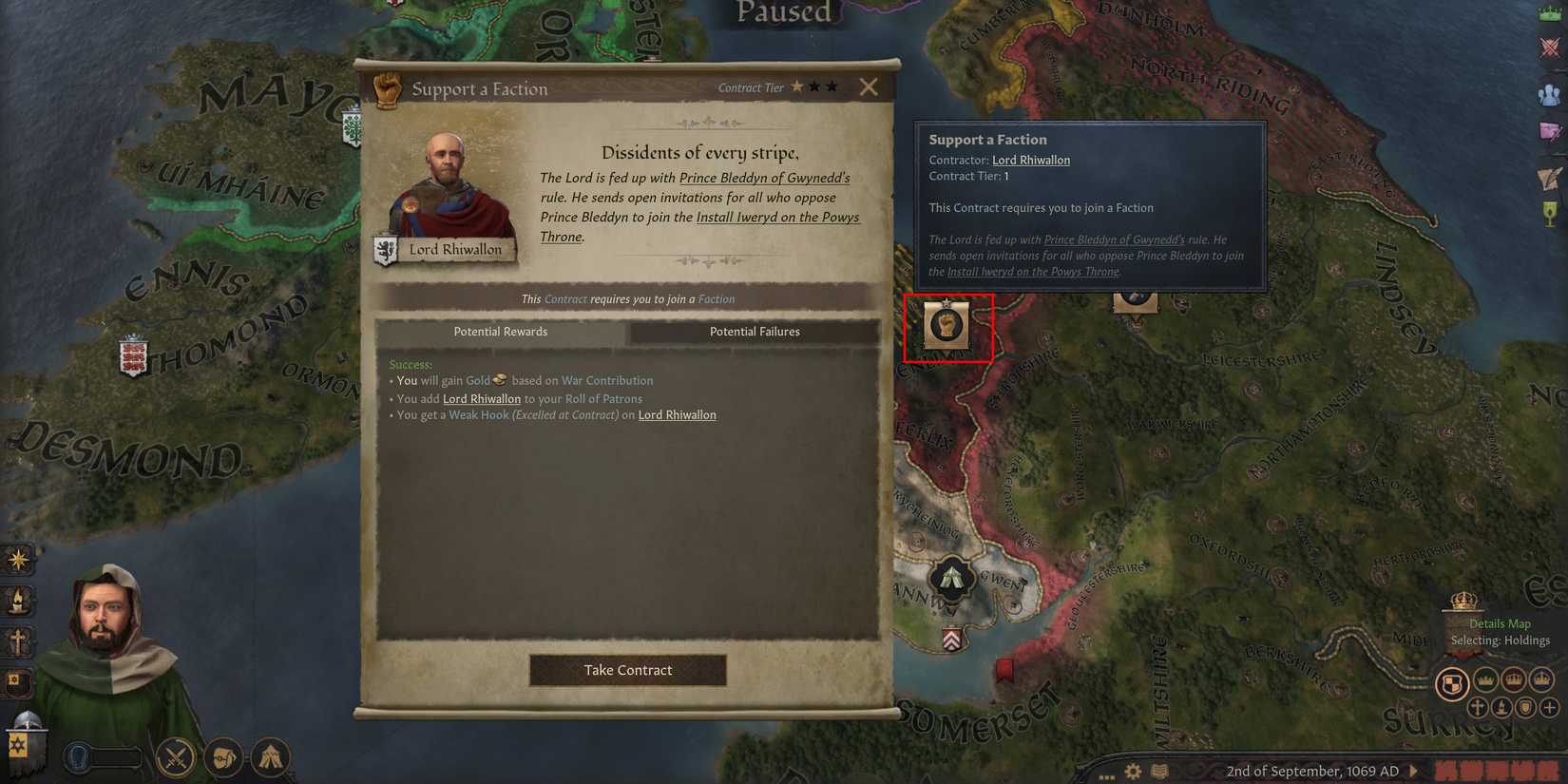Switch to the Potential Rewards tab
Viewport: 1568px width, 784px height.
[501, 332]
